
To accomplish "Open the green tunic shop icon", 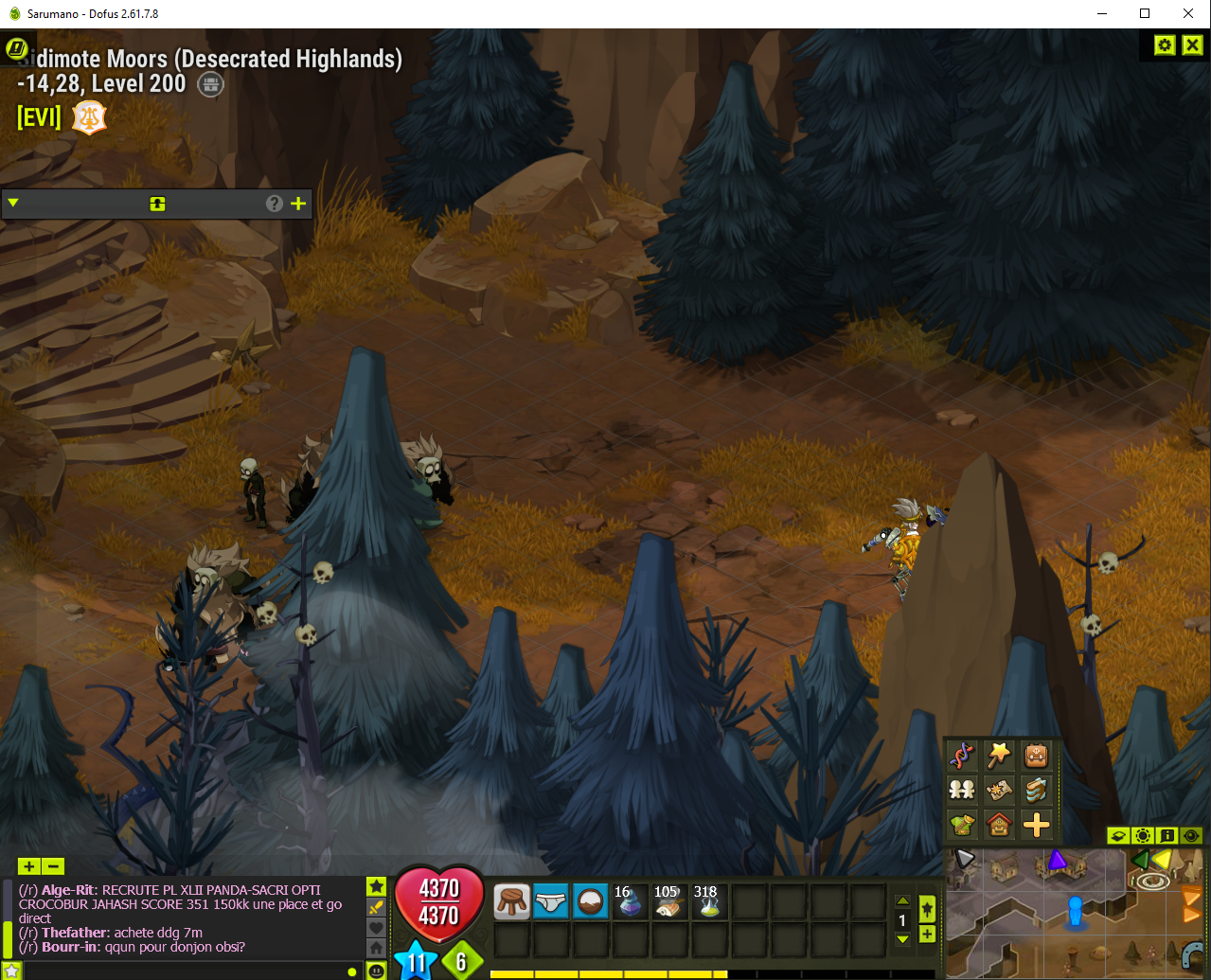I will point(962,825).
